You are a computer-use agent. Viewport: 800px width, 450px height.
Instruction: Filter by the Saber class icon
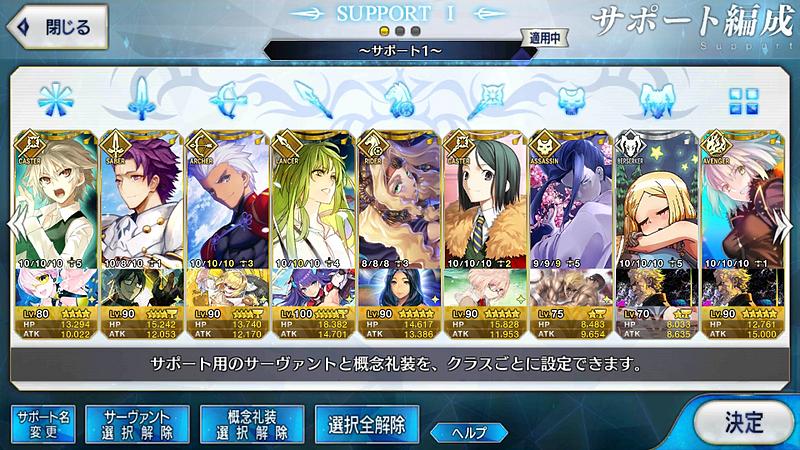click(x=139, y=100)
